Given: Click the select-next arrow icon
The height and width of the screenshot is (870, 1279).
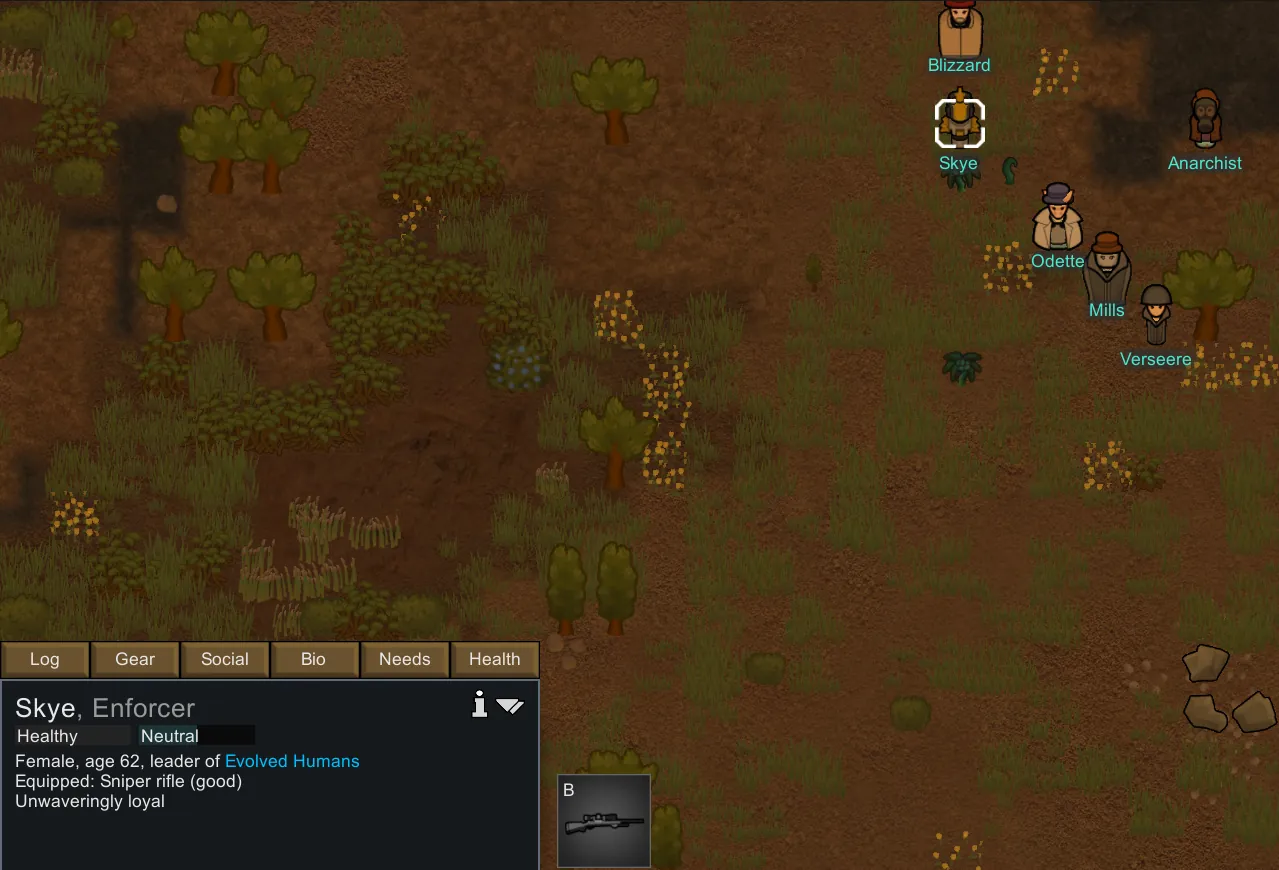Looking at the screenshot, I should tap(510, 706).
